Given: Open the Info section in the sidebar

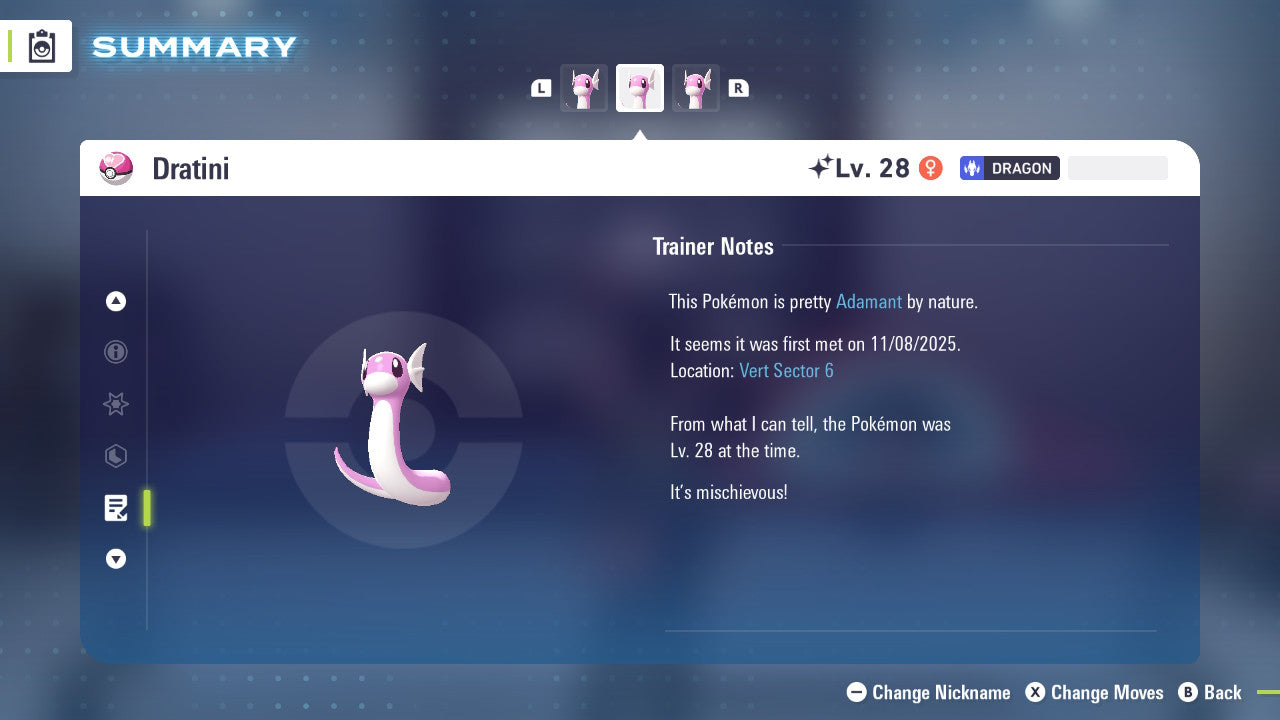Looking at the screenshot, I should [x=115, y=352].
